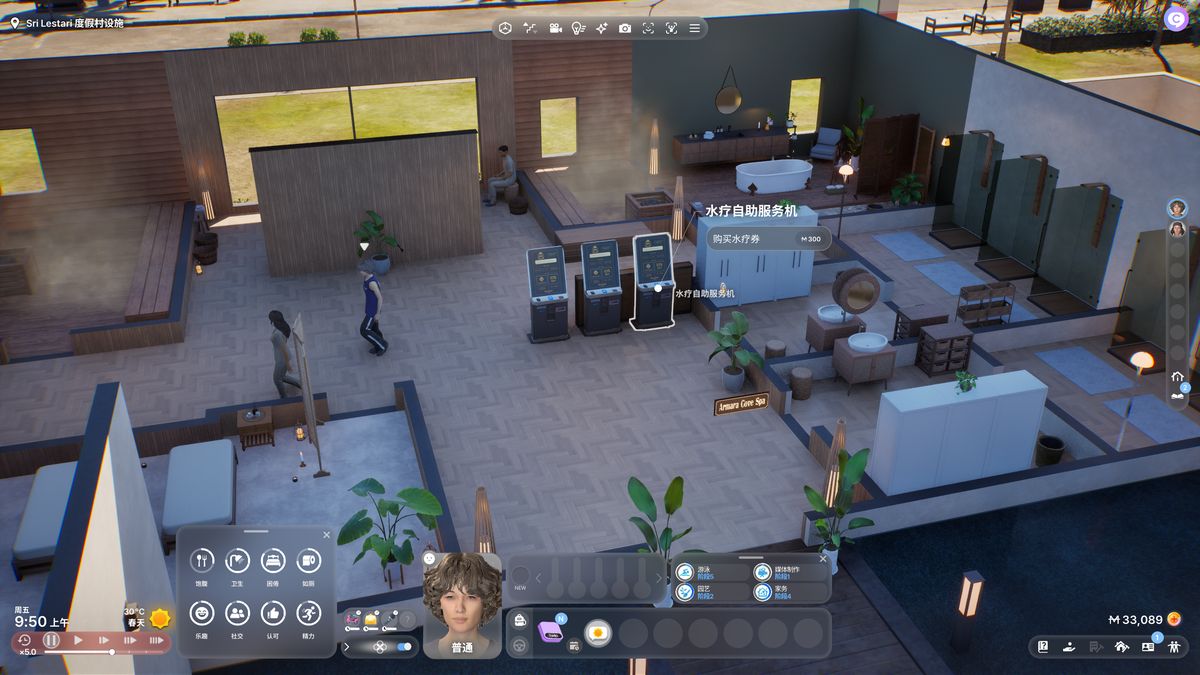
Task: Pause the game time
Action: tap(51, 640)
